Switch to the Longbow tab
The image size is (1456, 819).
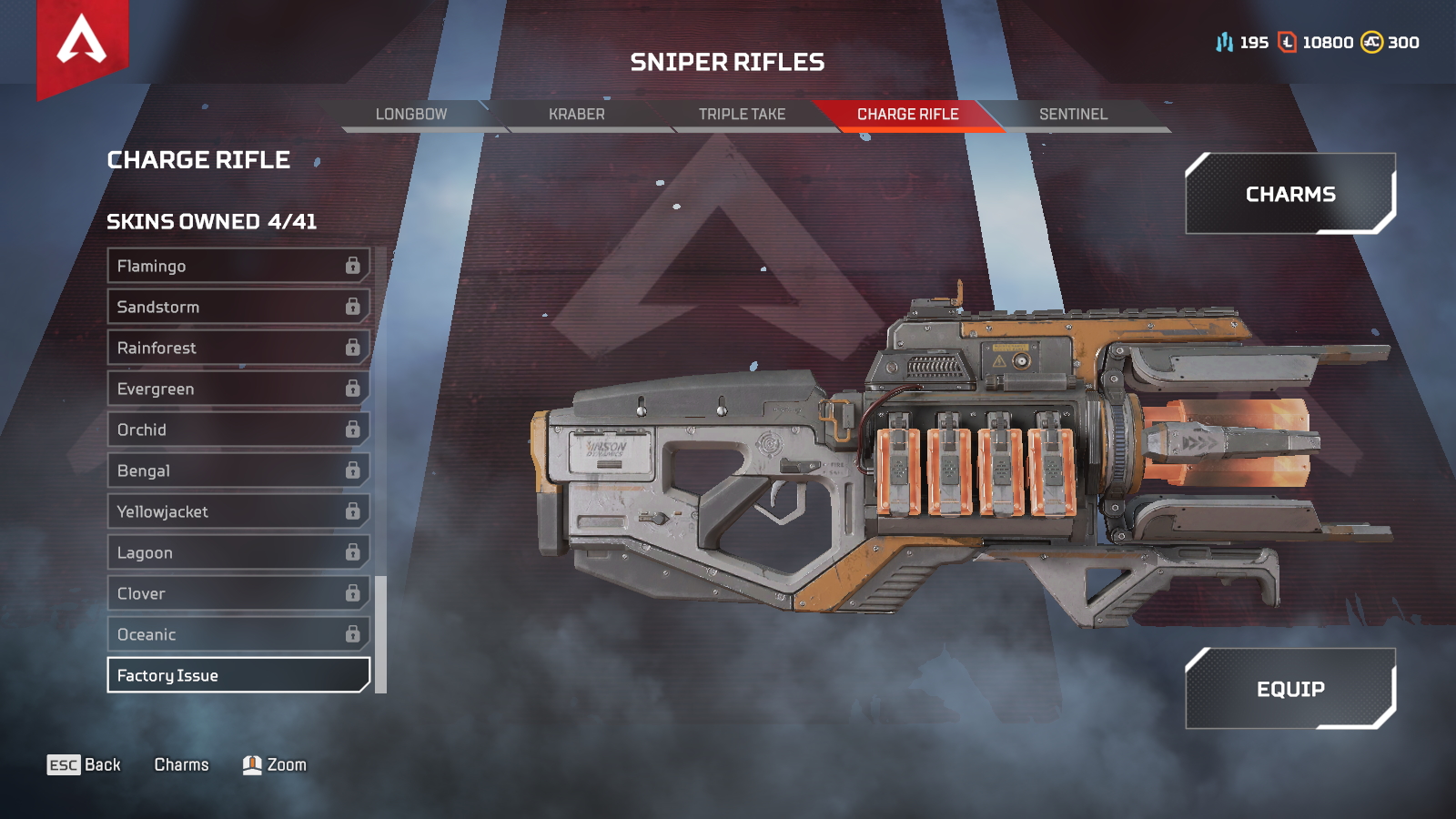[409, 114]
